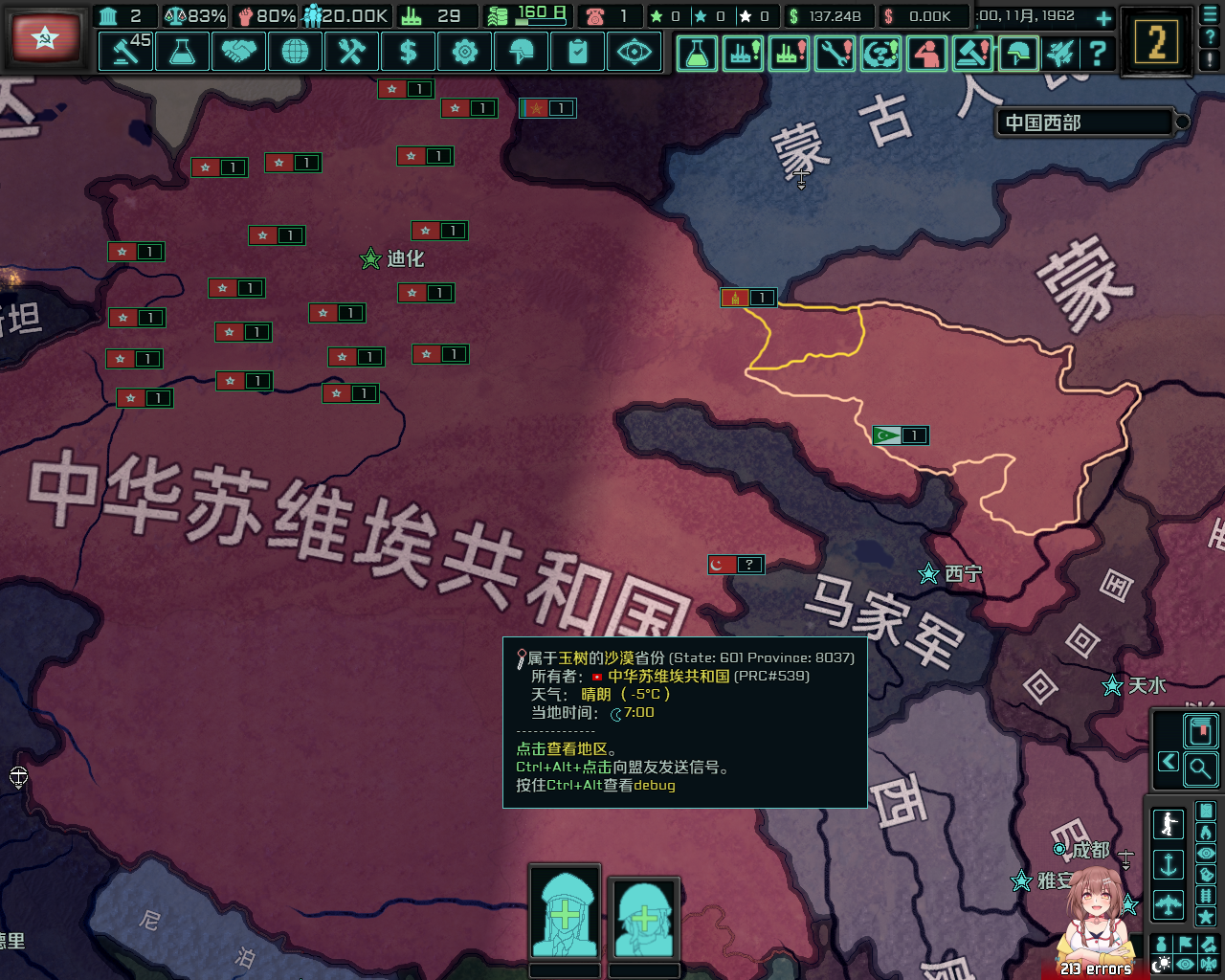1225x980 pixels.
Task: Open the research tab with the flask icon
Action: (182, 53)
